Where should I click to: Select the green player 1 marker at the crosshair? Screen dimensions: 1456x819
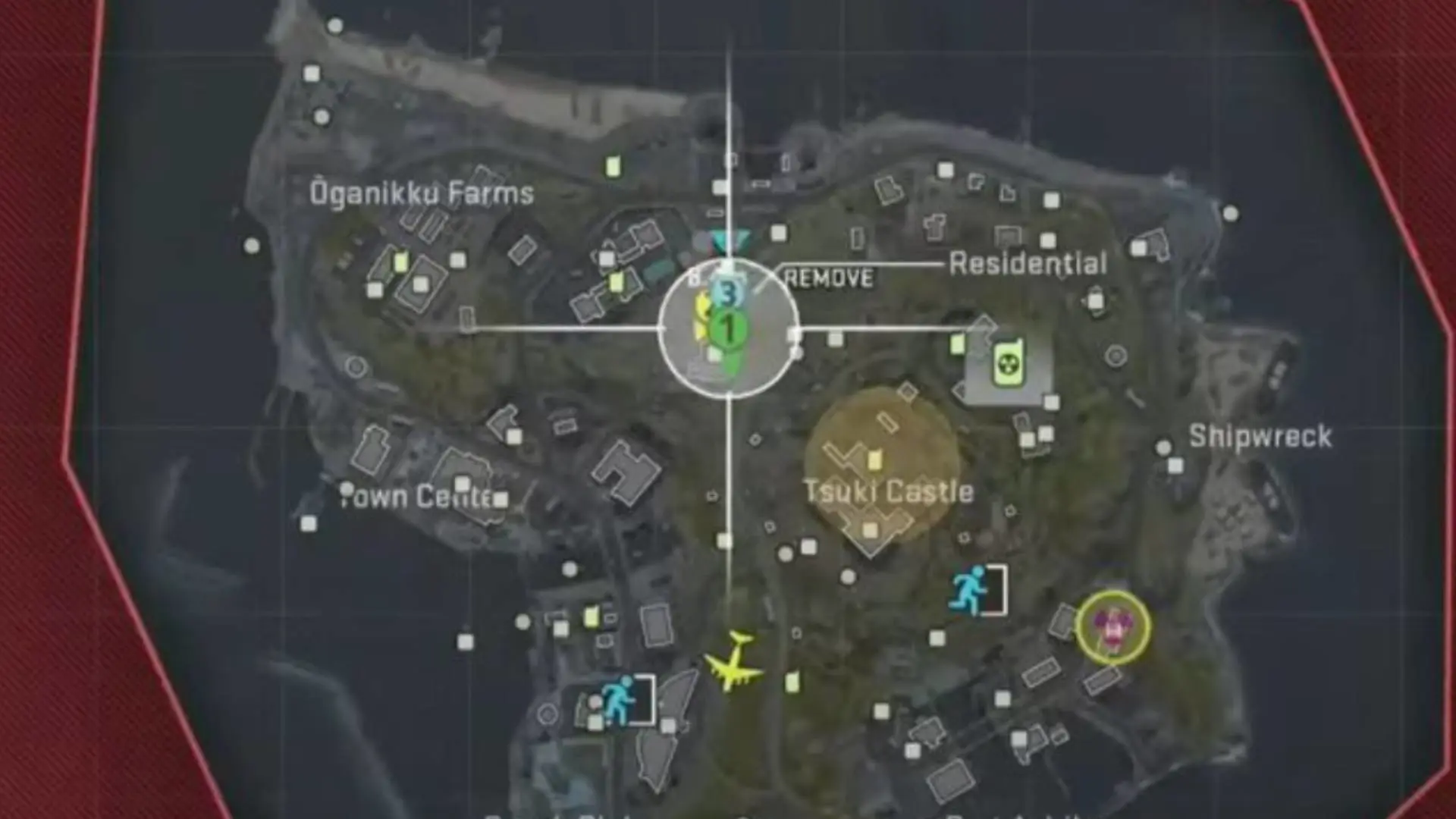pos(727,328)
